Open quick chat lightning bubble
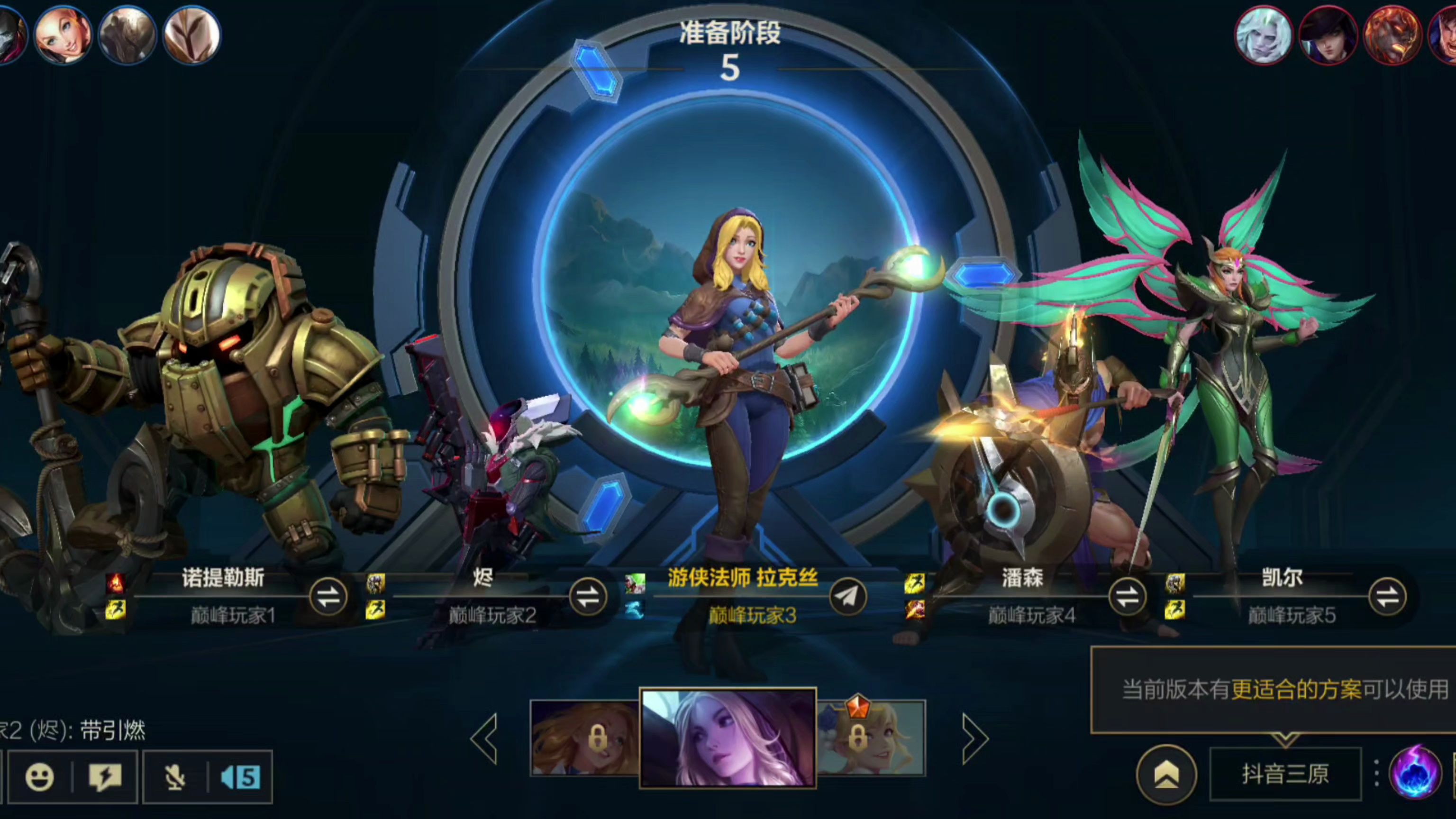This screenshot has height=819, width=1456. click(x=105, y=777)
